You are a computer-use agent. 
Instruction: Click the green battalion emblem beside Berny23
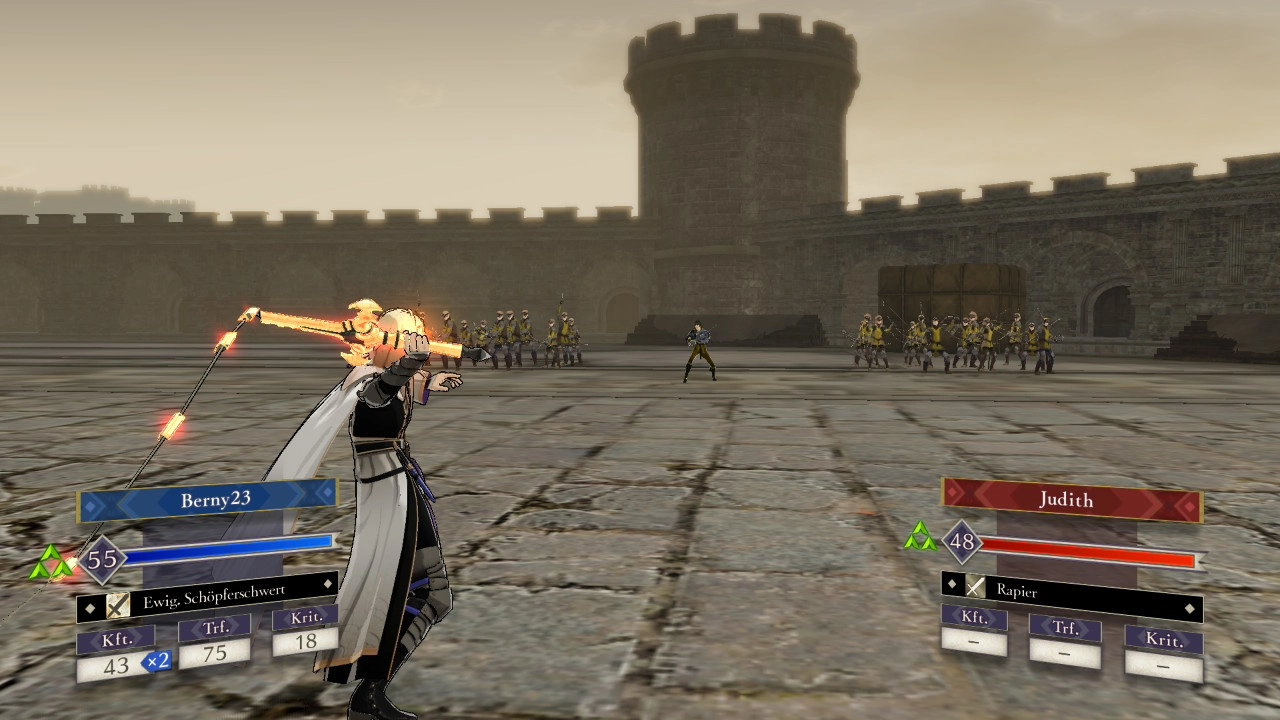coord(50,563)
